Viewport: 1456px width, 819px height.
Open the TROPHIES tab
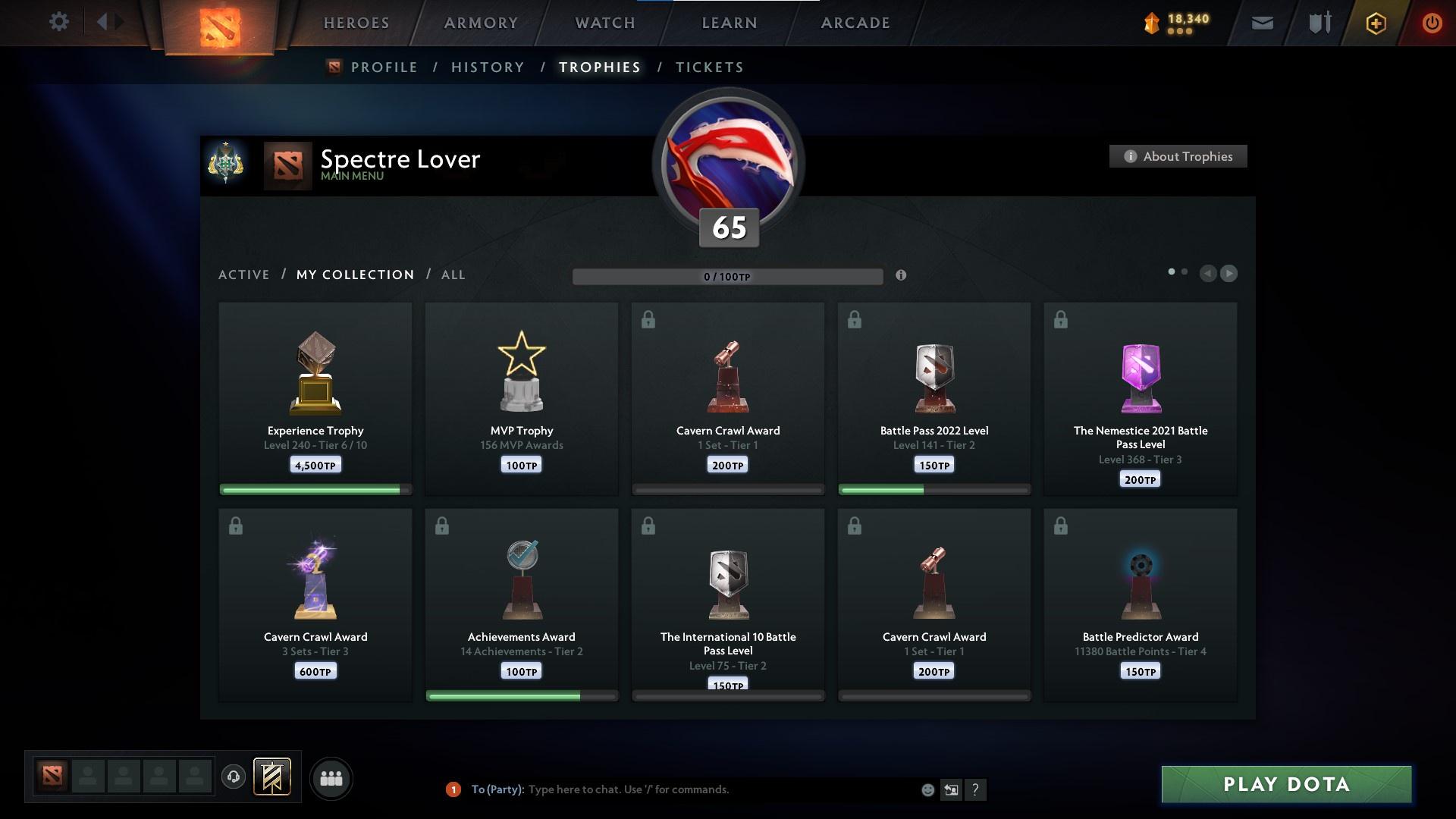click(x=599, y=67)
